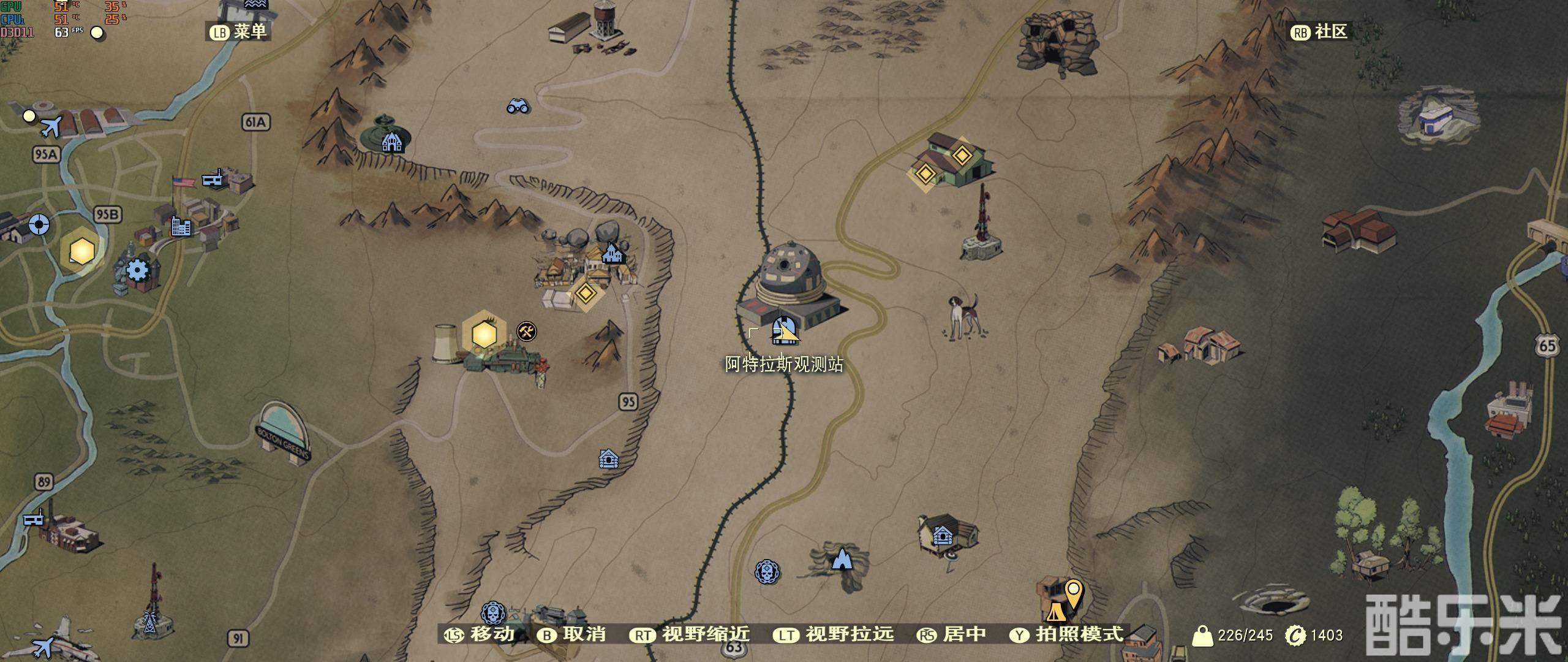
Task: Click the house marker on the green domed building
Action: click(392, 142)
